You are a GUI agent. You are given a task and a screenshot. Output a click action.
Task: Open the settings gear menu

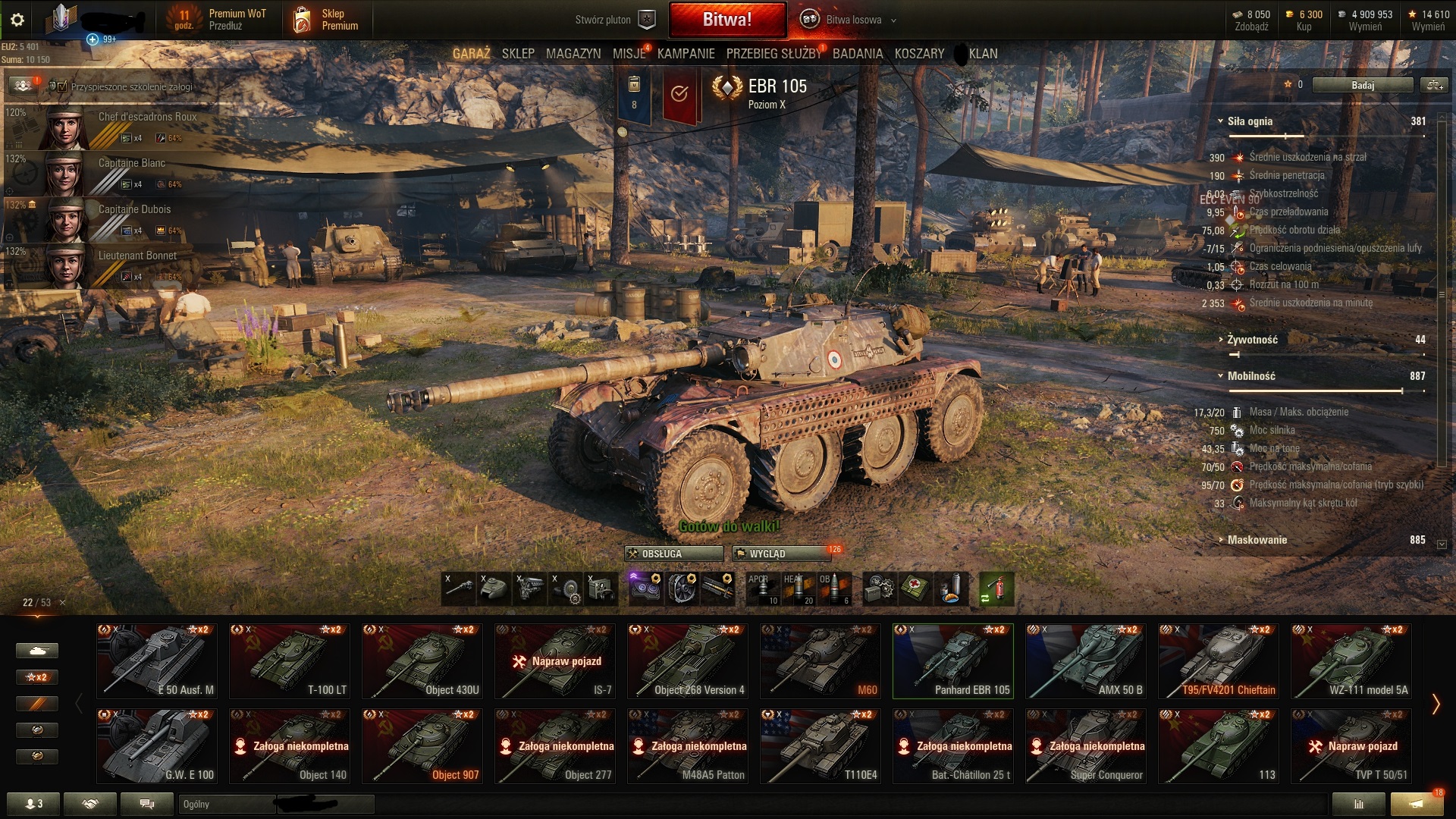click(17, 20)
